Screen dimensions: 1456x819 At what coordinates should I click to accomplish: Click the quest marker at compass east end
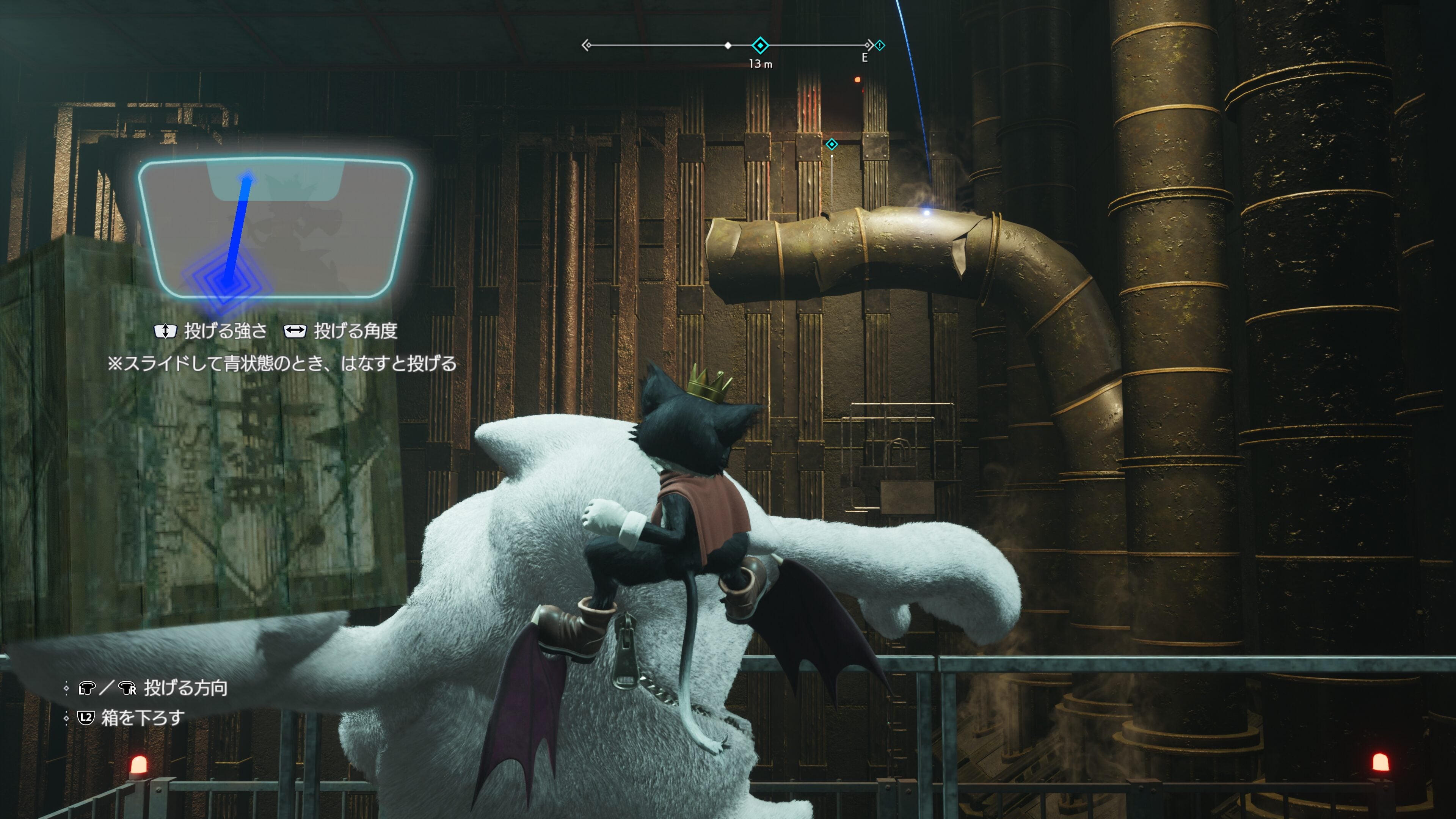(880, 45)
